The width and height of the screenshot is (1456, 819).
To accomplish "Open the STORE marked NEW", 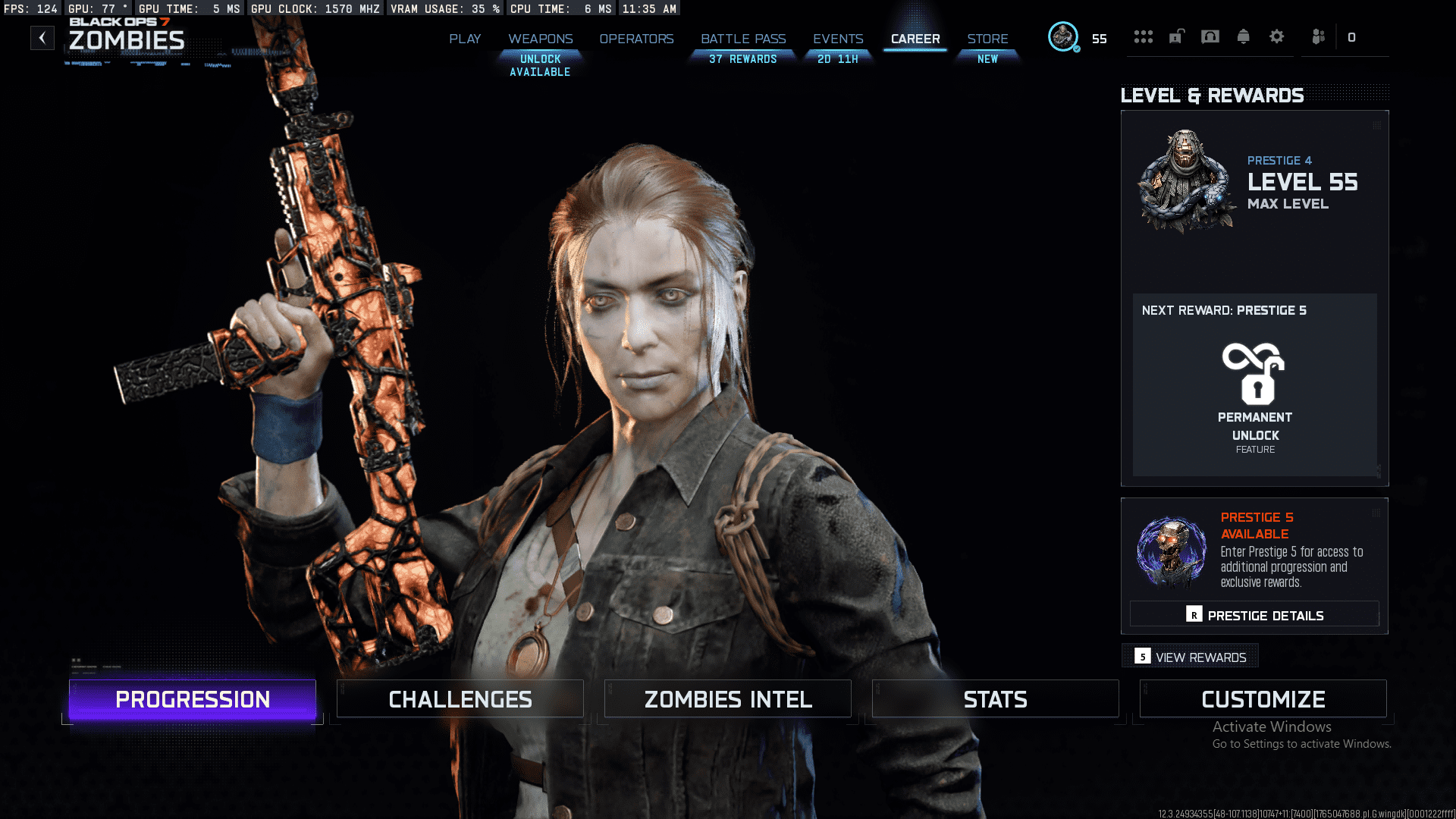I will coord(987,39).
